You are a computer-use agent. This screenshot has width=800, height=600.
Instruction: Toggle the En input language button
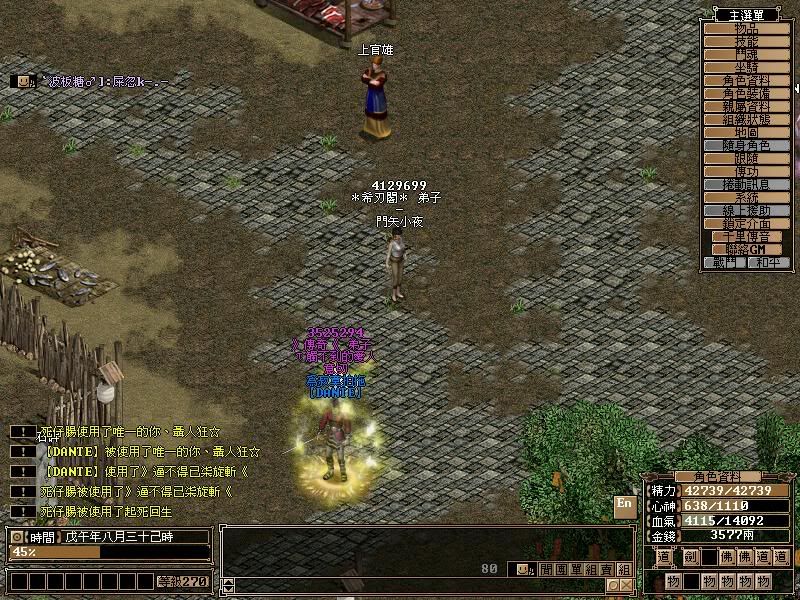click(625, 506)
